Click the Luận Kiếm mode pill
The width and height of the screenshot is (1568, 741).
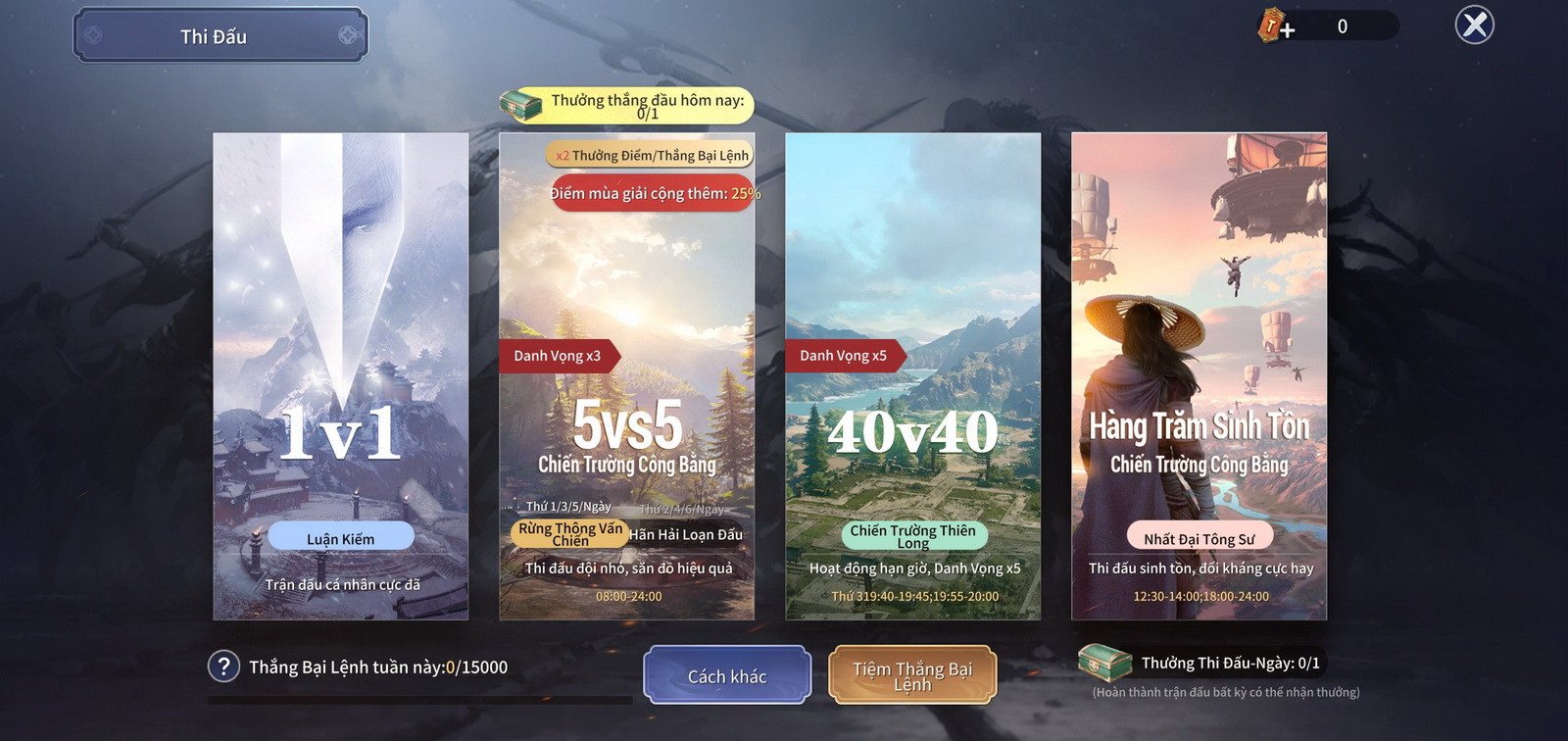340,536
